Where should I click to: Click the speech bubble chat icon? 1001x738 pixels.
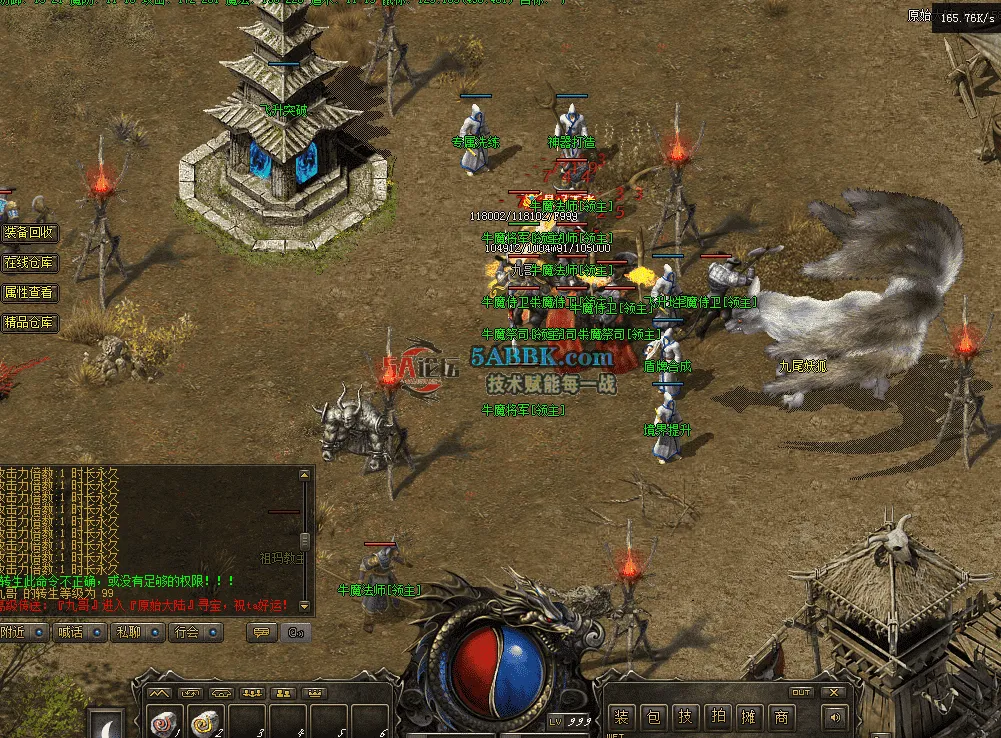pyautogui.click(x=262, y=632)
